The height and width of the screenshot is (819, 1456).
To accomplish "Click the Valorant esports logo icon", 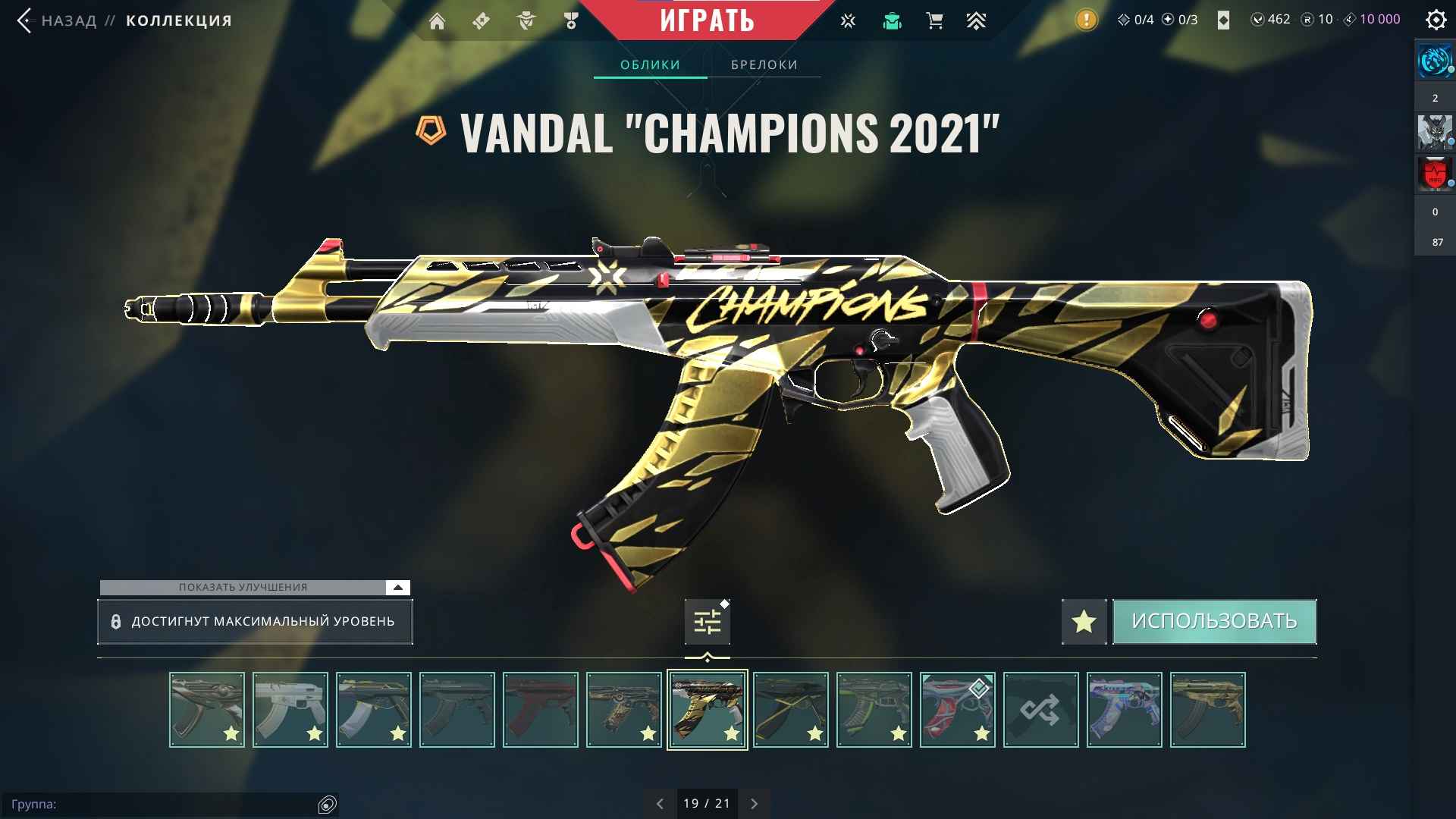I will pyautogui.click(x=847, y=20).
